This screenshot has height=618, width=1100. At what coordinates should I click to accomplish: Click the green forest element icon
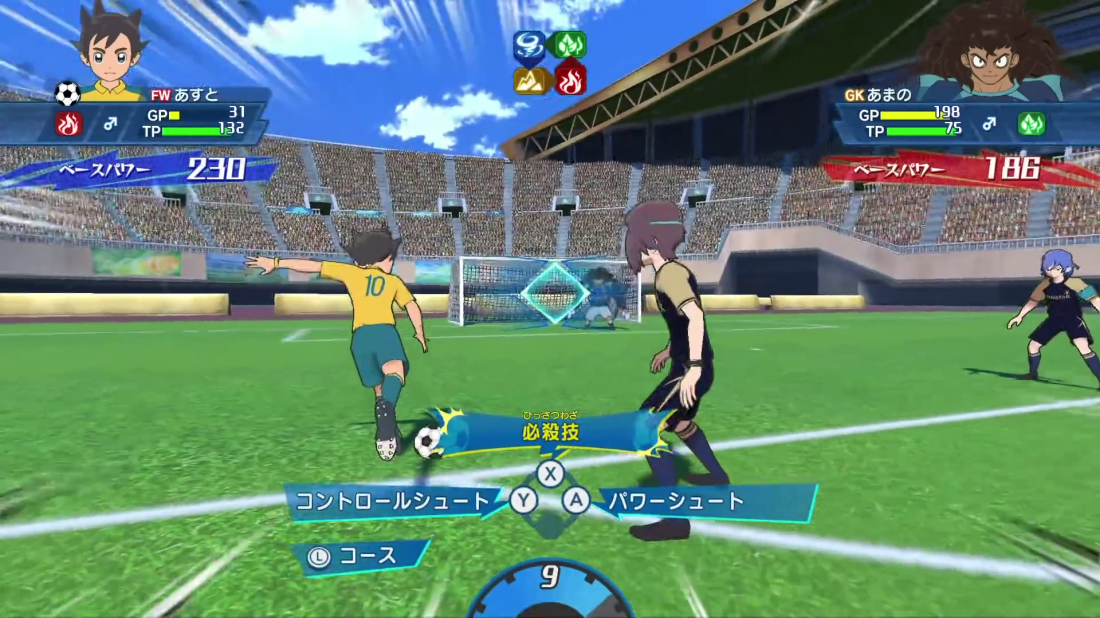[570, 46]
